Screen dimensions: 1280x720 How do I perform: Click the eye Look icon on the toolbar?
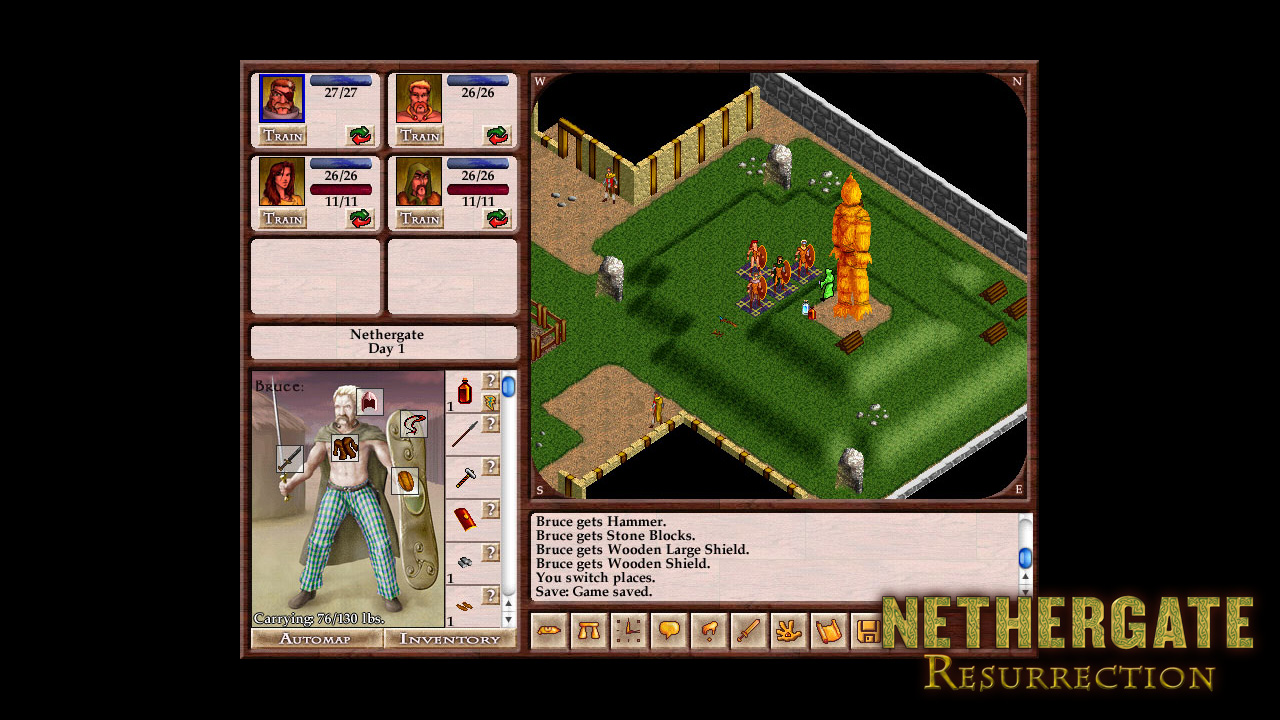548,630
